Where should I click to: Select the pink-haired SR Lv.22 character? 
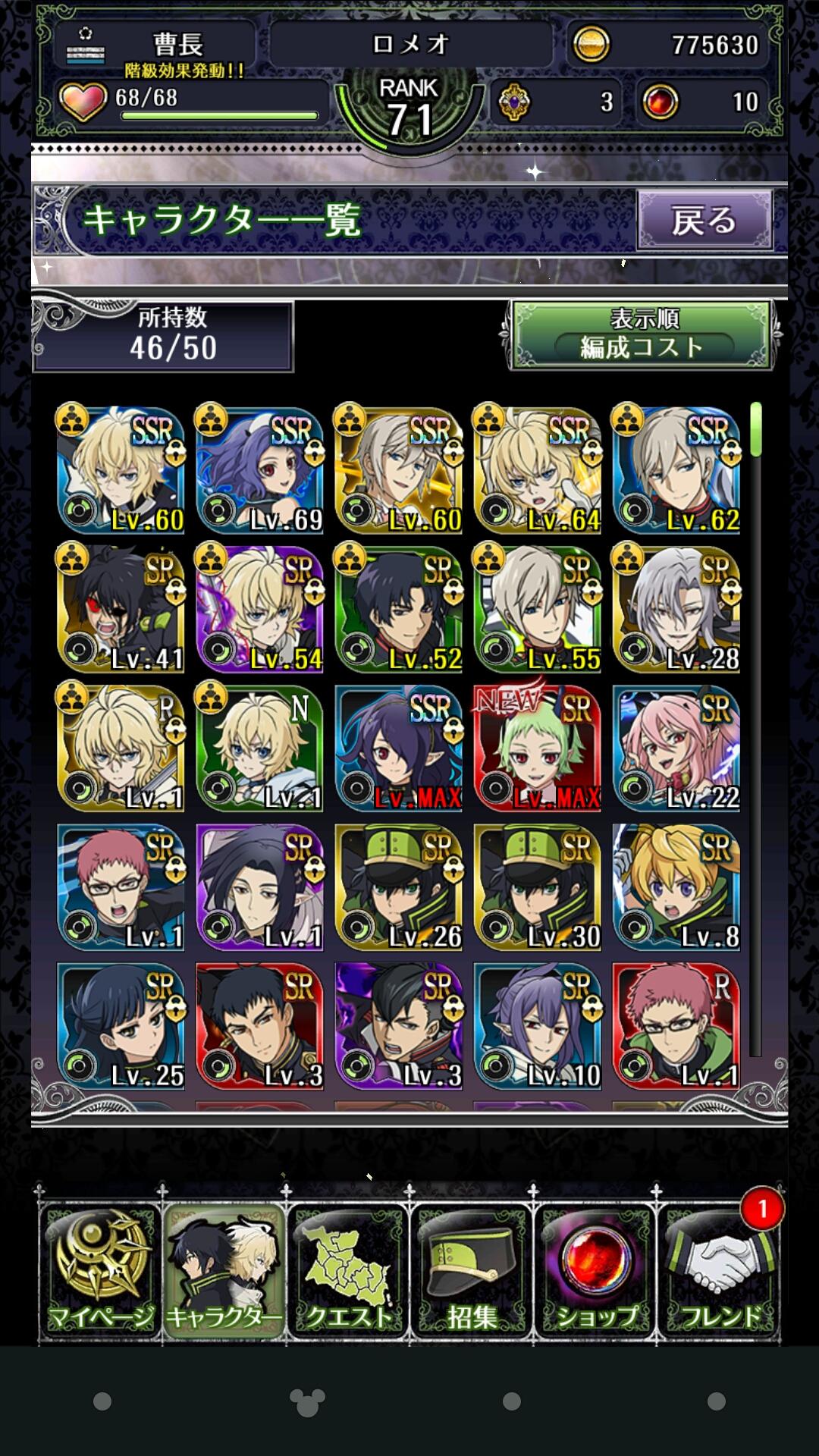[676, 748]
